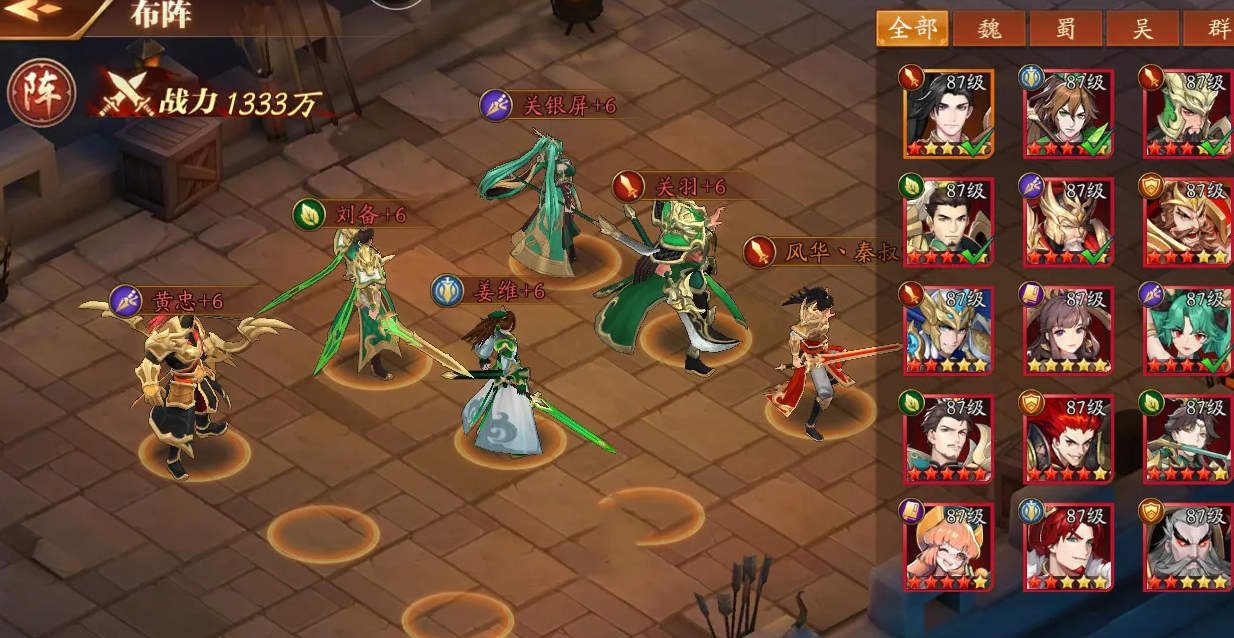Select 黄忠 in the formation
Viewport: 1234px width, 638px height.
pos(187,390)
